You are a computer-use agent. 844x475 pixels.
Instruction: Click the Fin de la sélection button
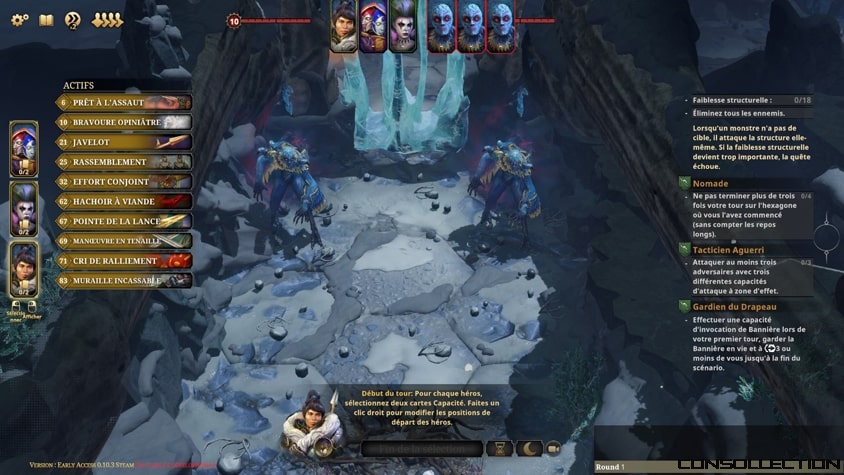[421, 449]
